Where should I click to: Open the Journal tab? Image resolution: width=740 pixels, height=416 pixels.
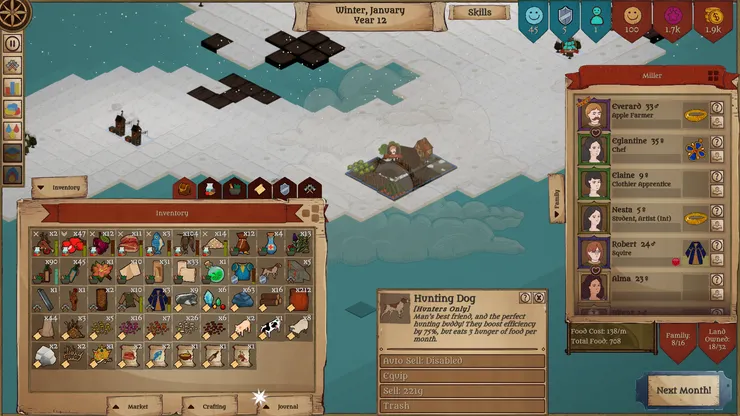pos(287,406)
